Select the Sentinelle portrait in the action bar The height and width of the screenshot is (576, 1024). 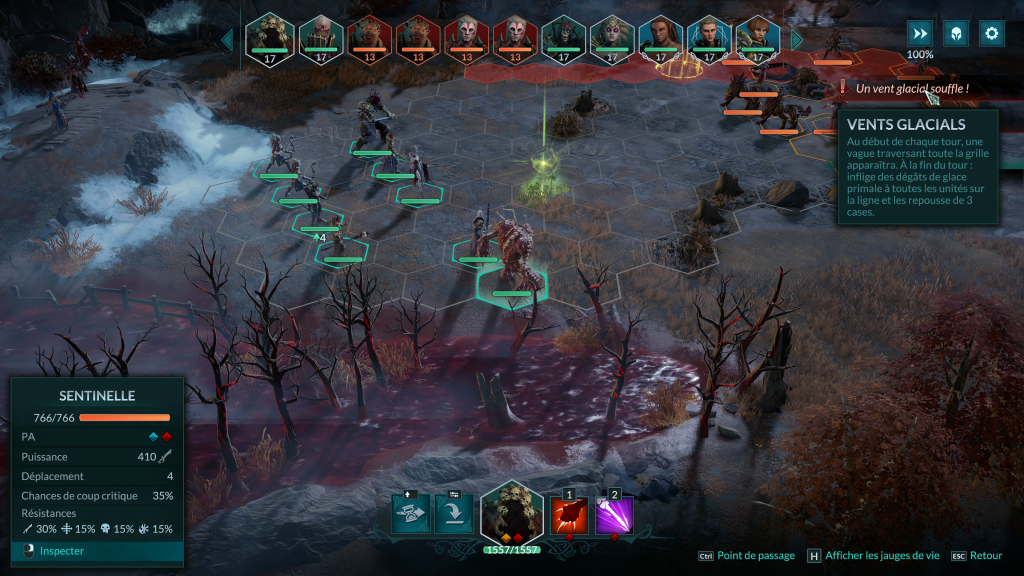pyautogui.click(x=511, y=513)
